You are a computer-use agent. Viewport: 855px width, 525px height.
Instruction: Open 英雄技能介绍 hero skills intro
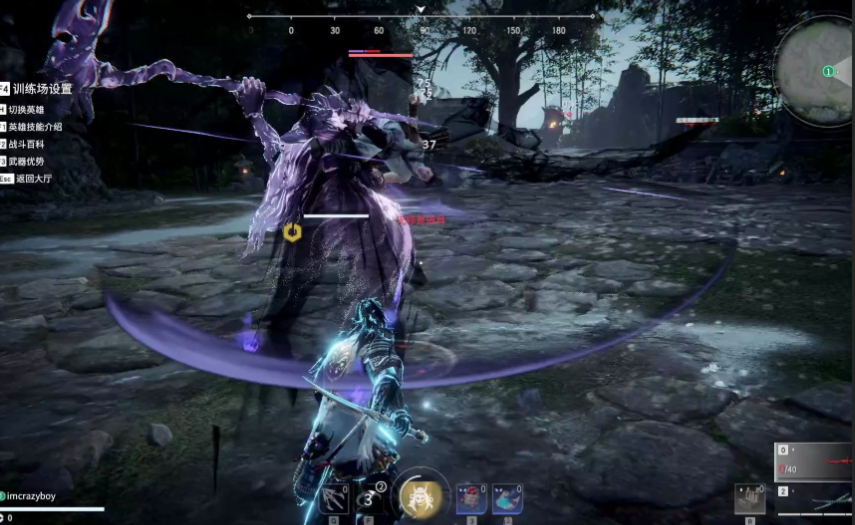pos(36,127)
